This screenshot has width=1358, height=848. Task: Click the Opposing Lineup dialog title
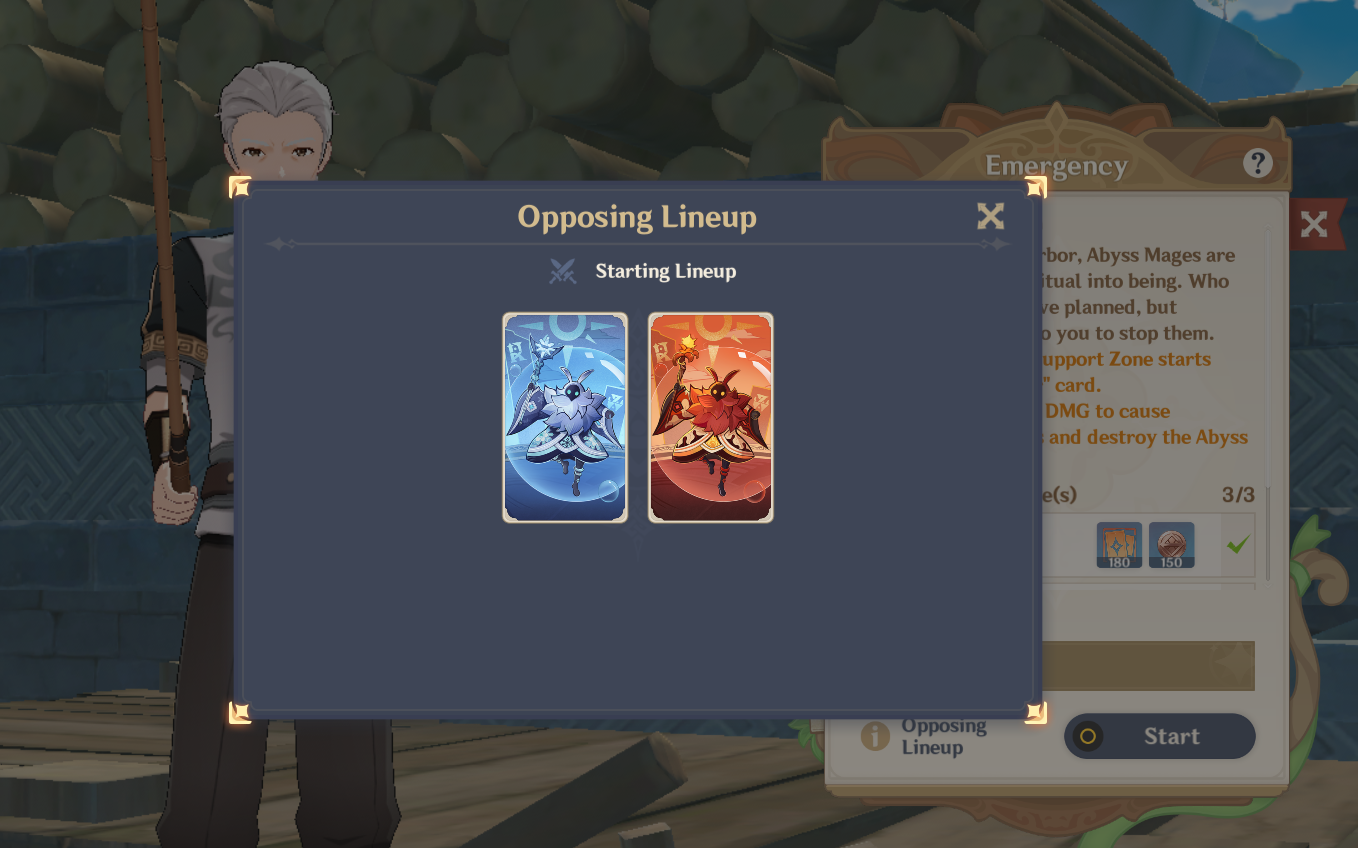tap(637, 217)
